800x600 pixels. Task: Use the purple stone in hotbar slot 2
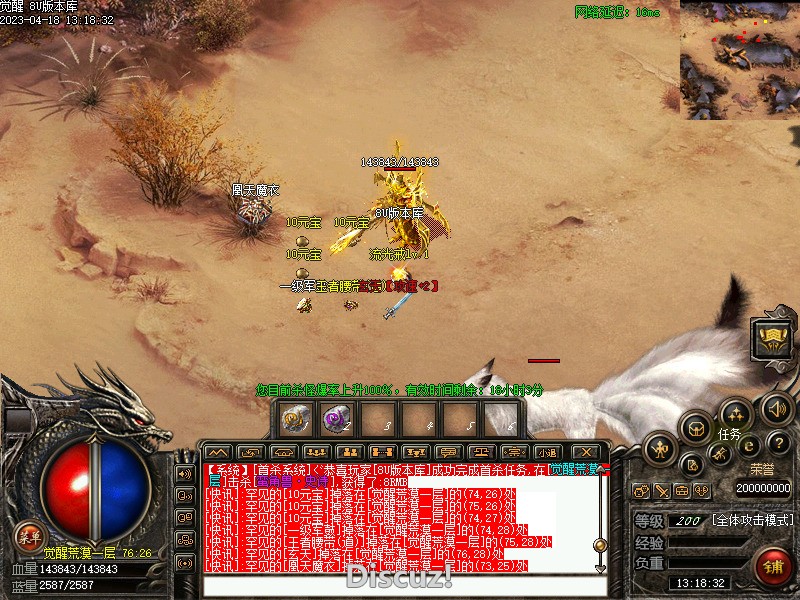[335, 418]
